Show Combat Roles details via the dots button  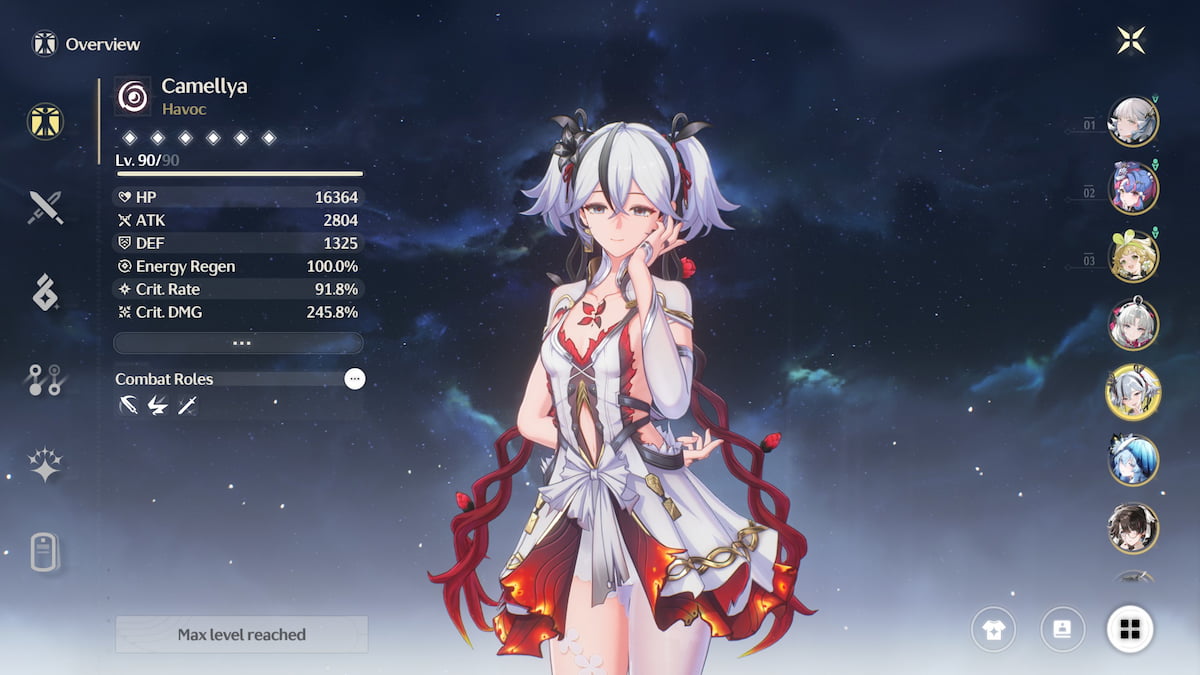click(x=355, y=379)
